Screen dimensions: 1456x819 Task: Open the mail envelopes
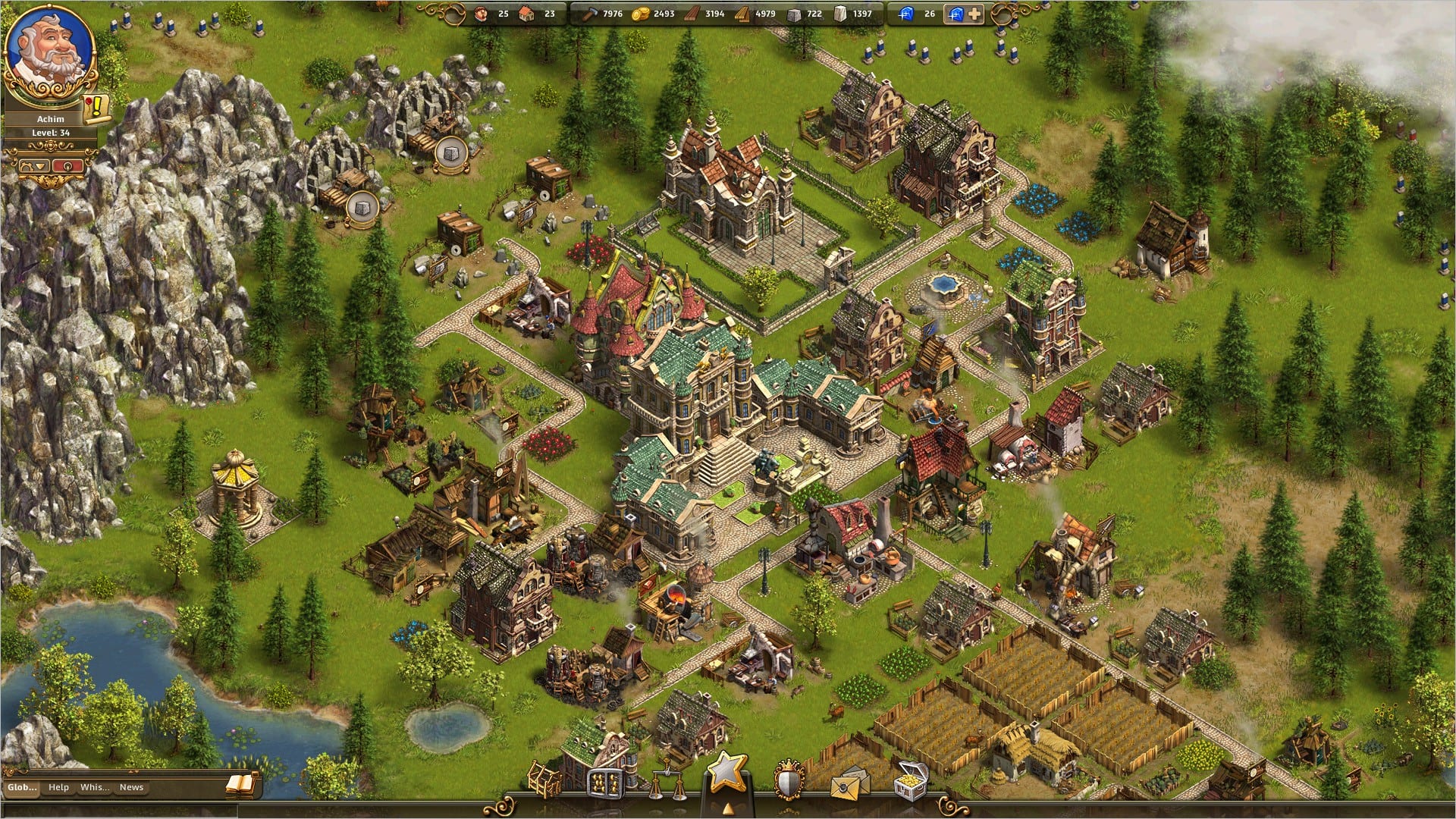click(x=849, y=783)
